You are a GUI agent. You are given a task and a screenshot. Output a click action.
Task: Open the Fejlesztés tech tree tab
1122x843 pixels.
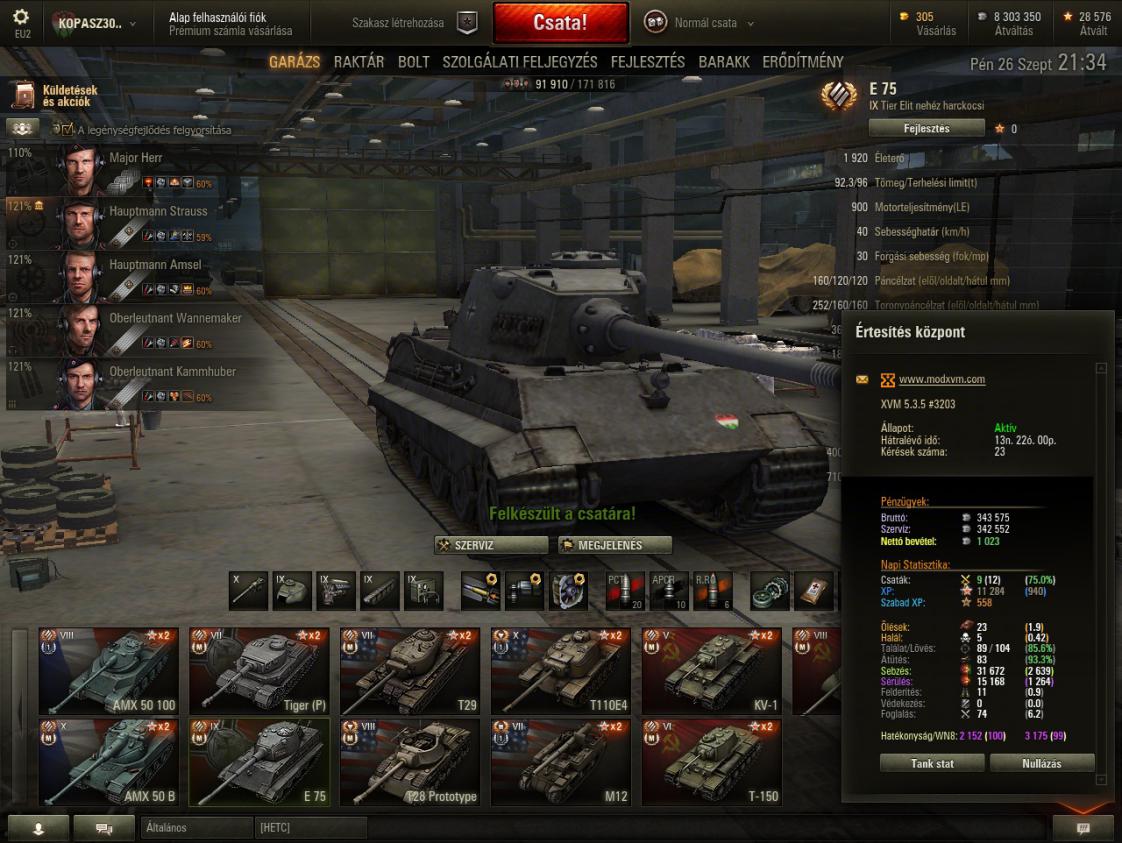coord(648,62)
